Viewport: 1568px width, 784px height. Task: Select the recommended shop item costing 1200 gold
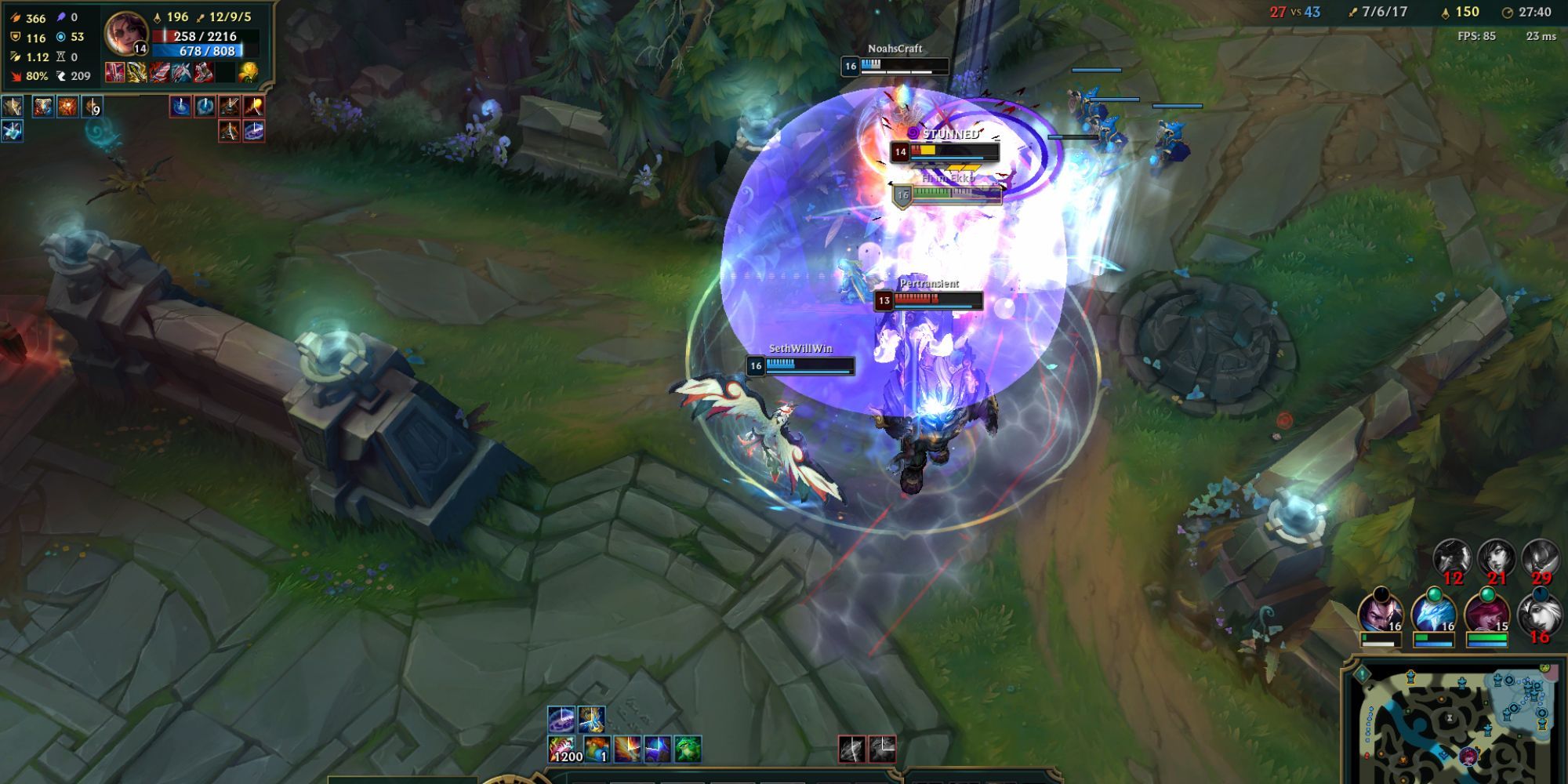[563, 747]
